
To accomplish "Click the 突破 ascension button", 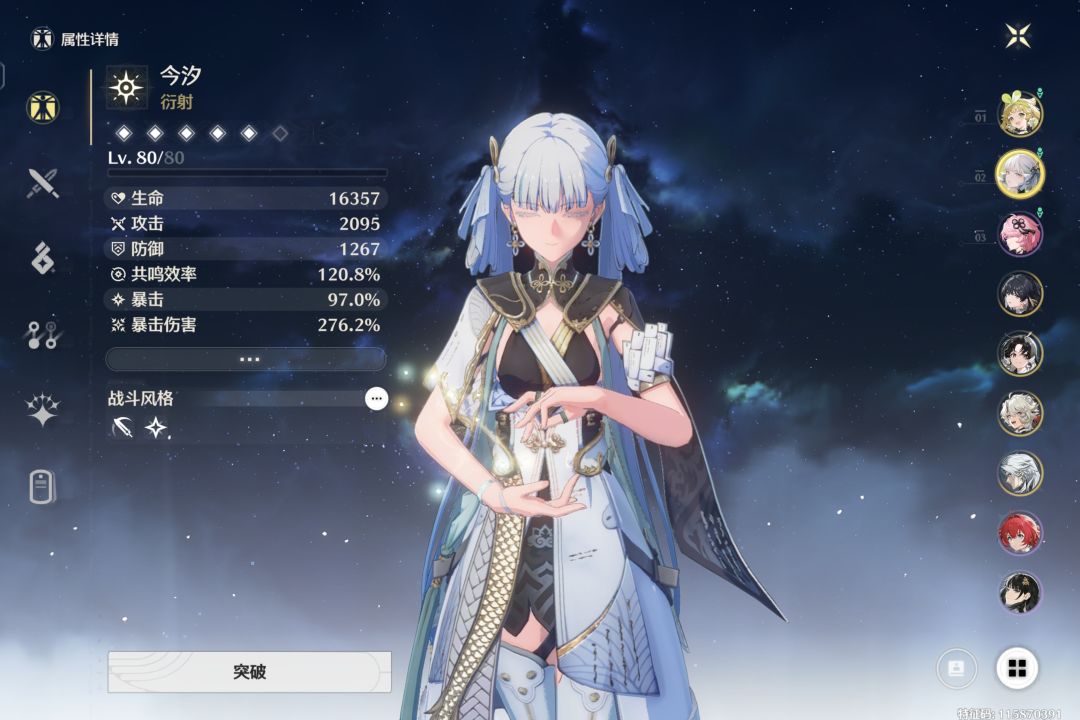I will click(249, 672).
